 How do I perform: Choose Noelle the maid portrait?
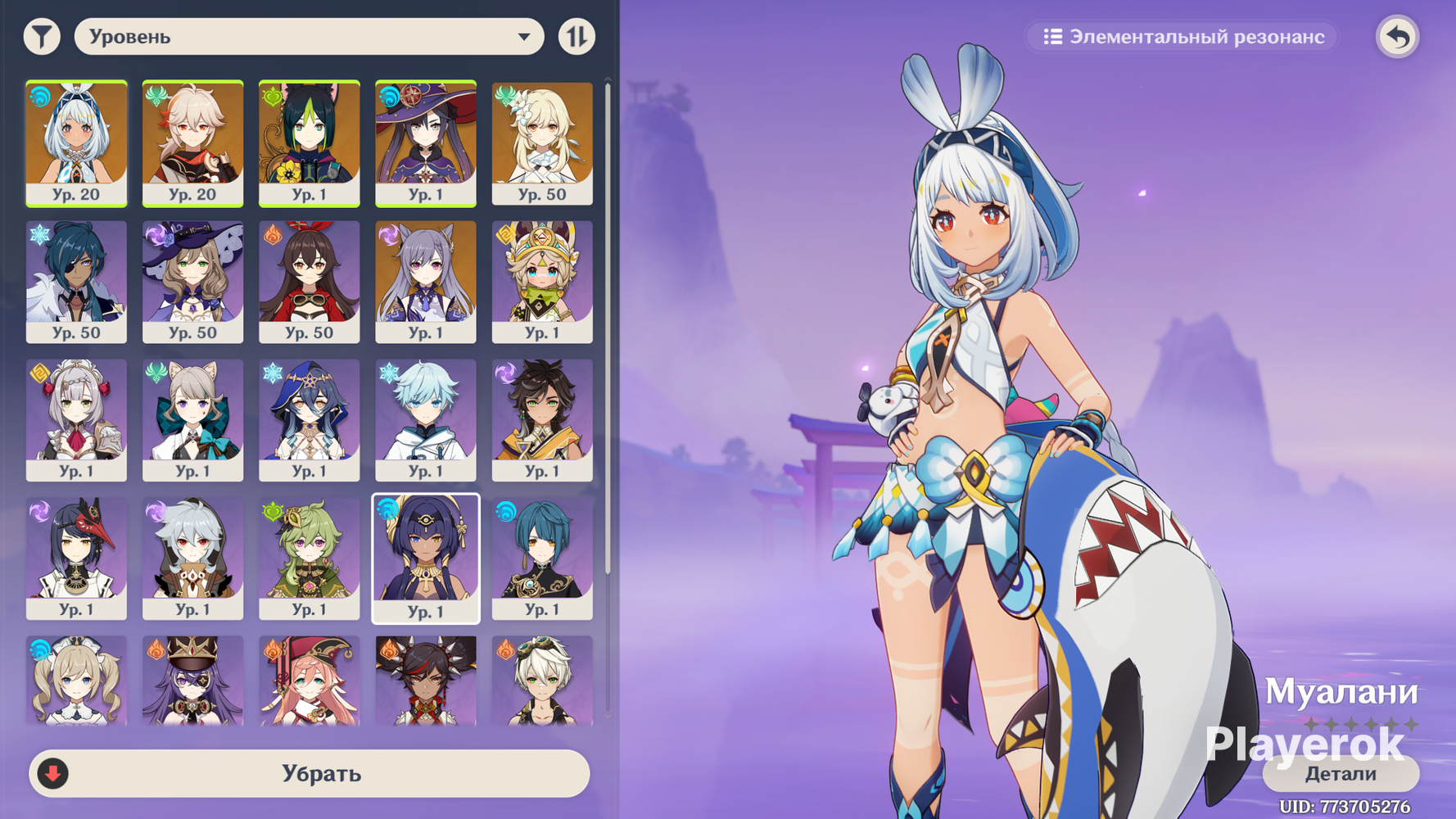(x=76, y=419)
